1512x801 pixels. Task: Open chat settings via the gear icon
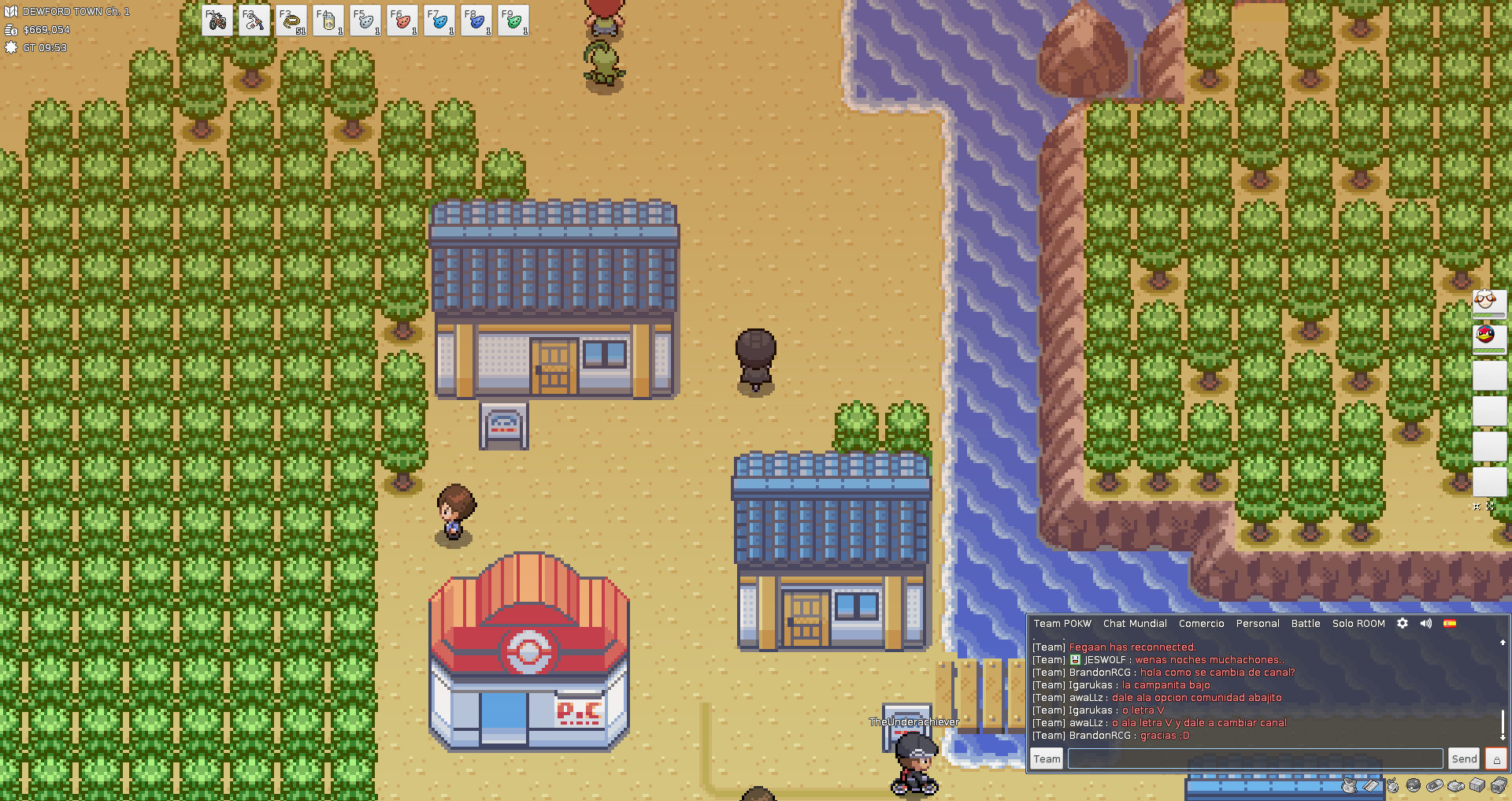tap(1403, 623)
